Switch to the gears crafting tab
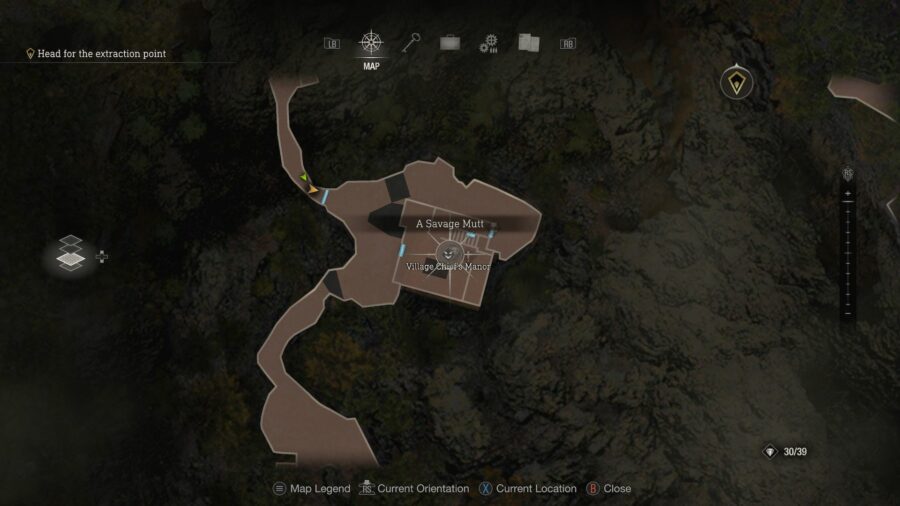The height and width of the screenshot is (506, 900). click(489, 43)
